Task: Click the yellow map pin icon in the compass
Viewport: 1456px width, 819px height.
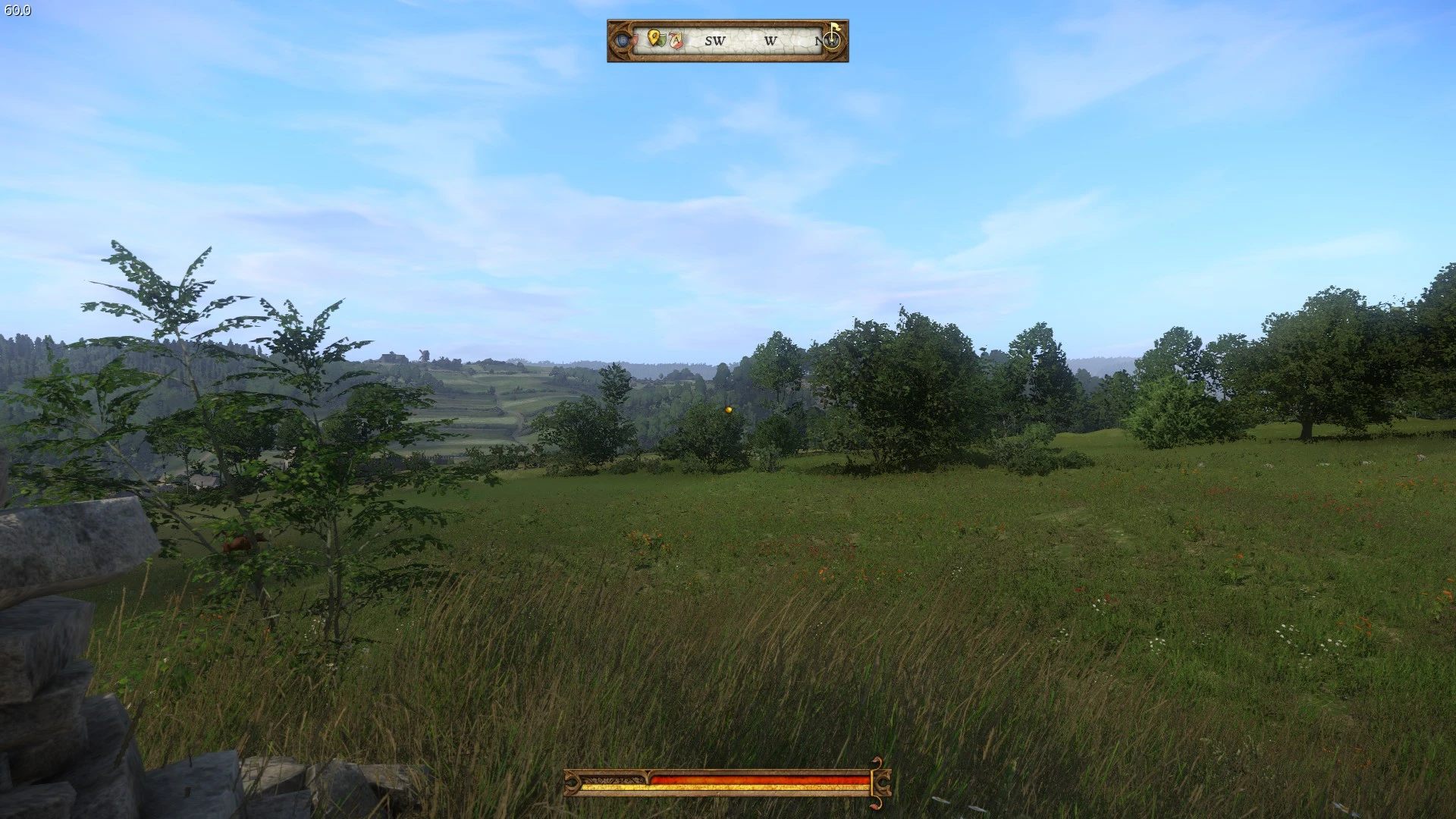Action: [654, 39]
